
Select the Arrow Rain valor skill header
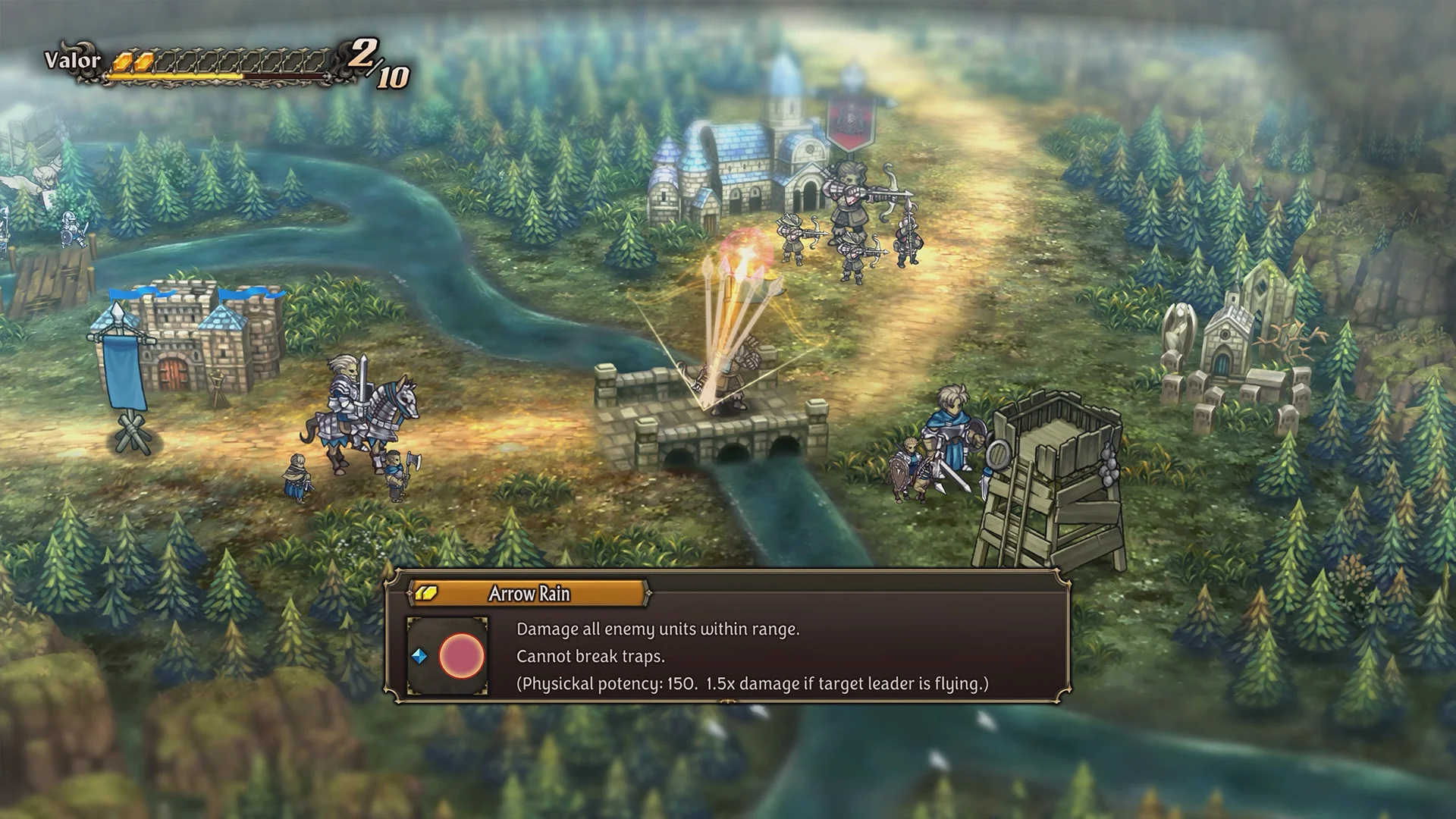coord(529,594)
